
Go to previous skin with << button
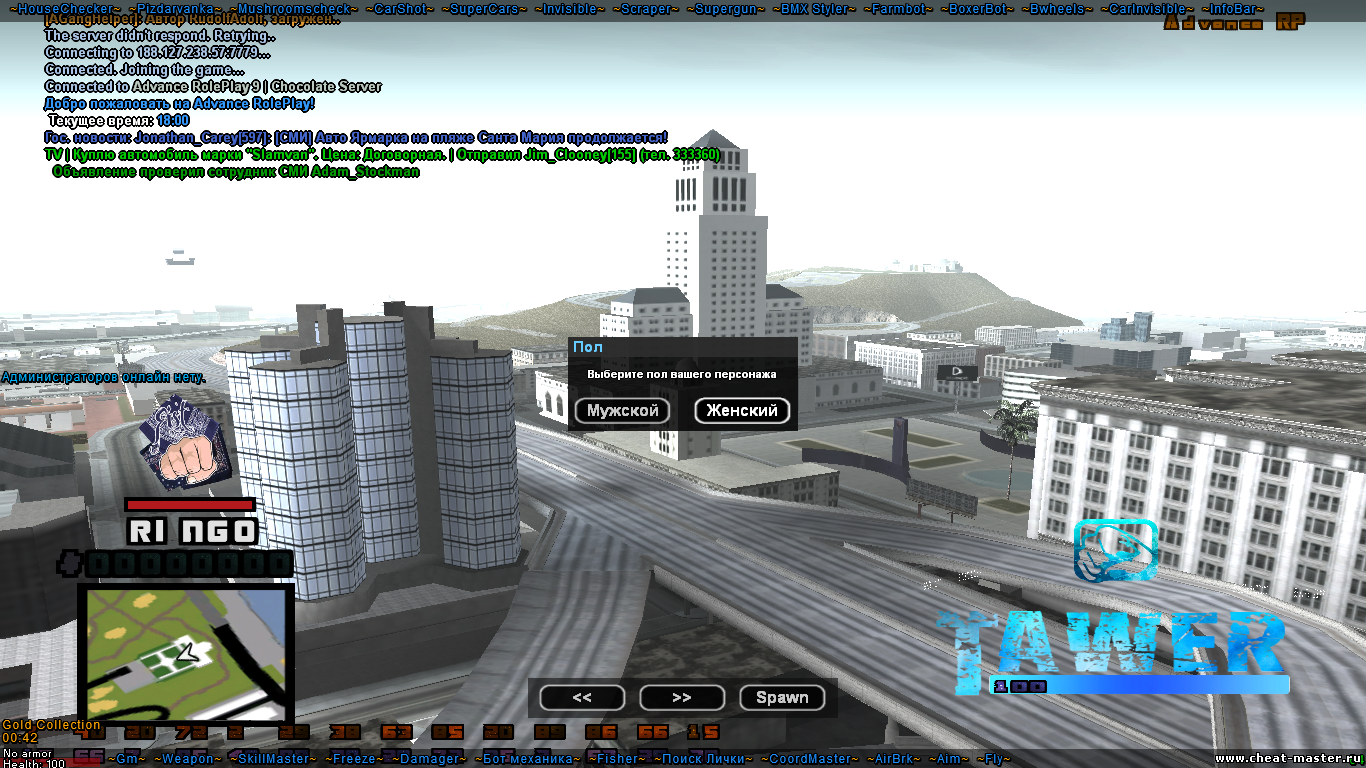(x=582, y=698)
